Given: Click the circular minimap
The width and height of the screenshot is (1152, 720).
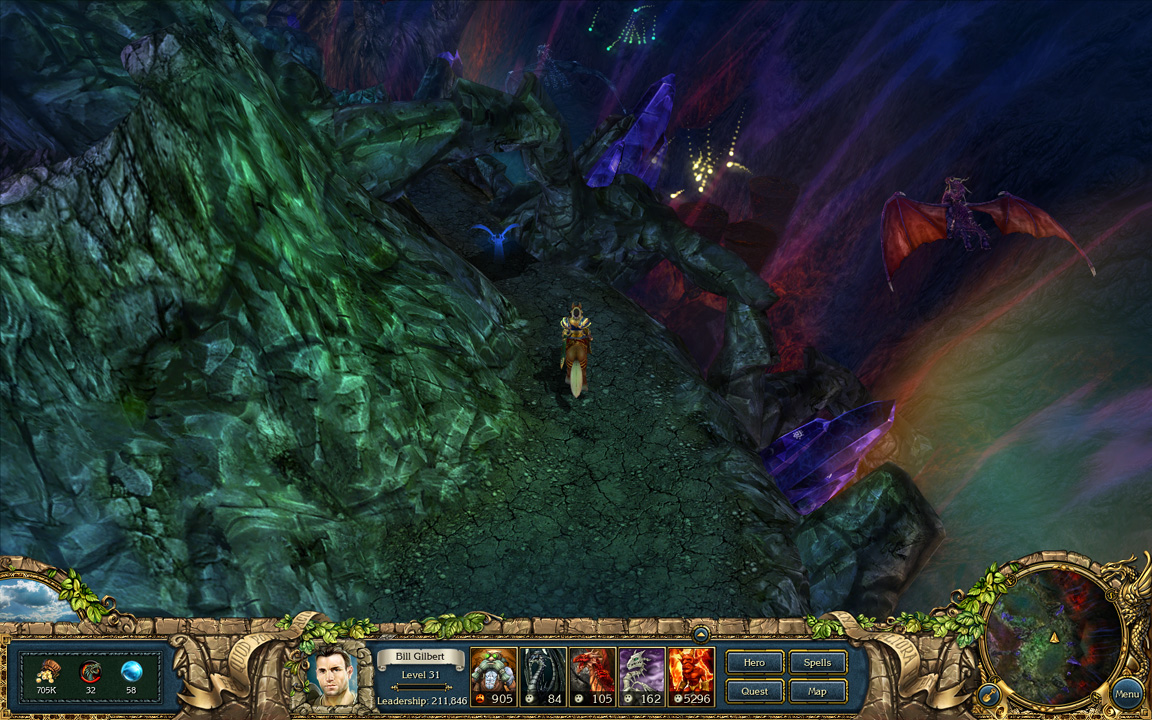Looking at the screenshot, I should coord(1053,633).
